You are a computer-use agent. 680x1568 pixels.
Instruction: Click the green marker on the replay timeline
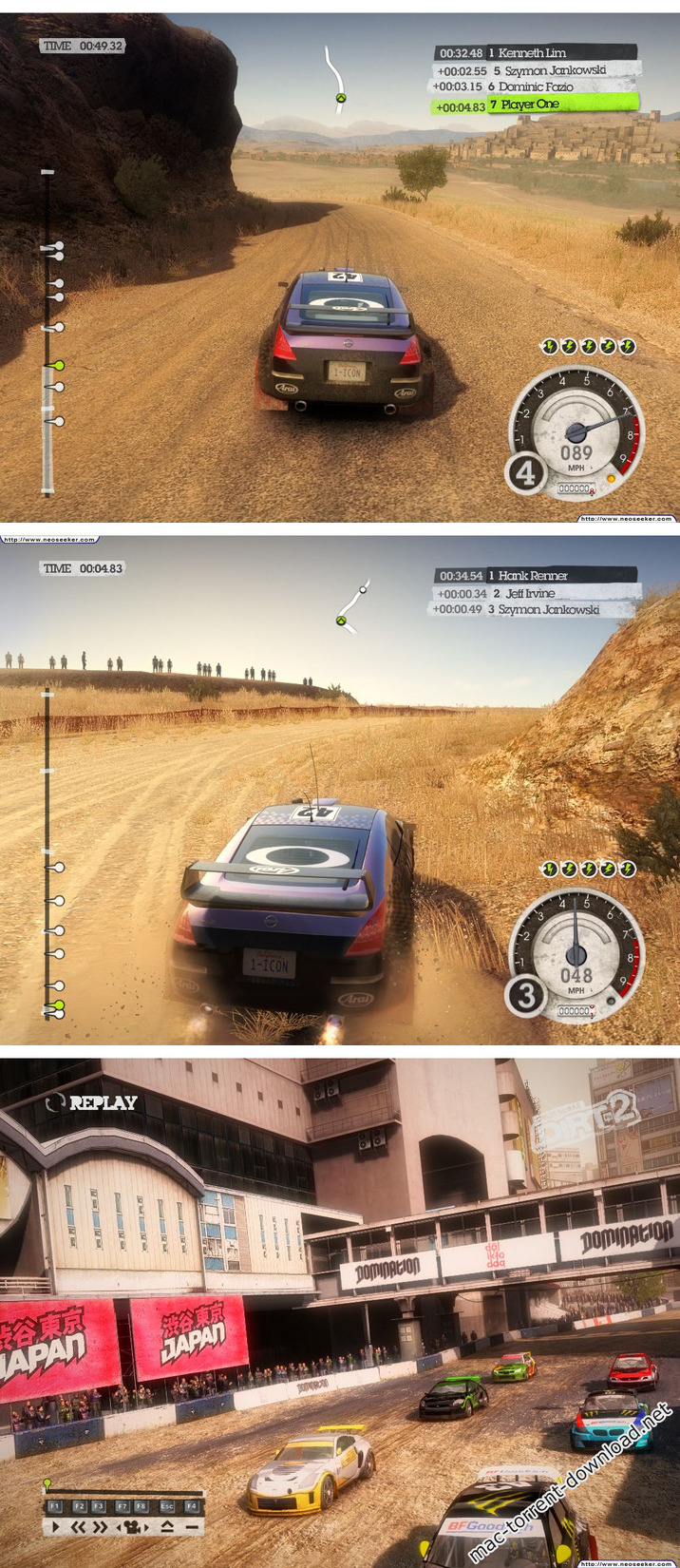(x=47, y=1482)
